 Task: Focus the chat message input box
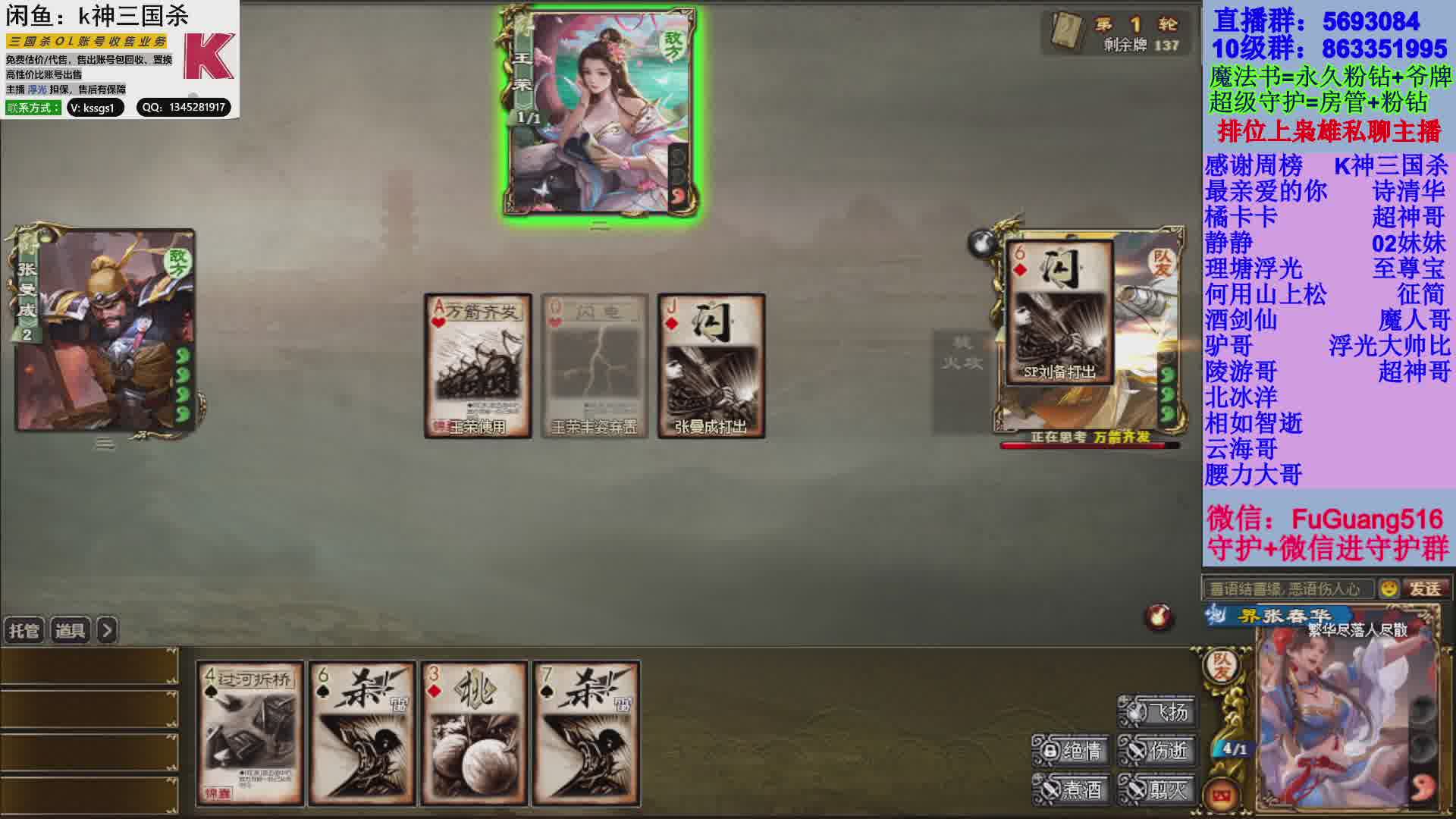tap(1288, 588)
